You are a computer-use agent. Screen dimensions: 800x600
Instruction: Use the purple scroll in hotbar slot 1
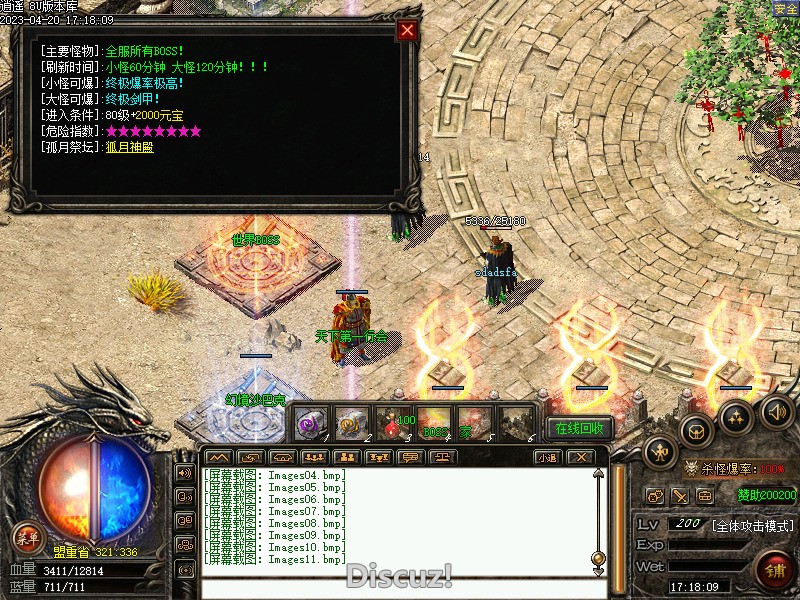click(311, 423)
